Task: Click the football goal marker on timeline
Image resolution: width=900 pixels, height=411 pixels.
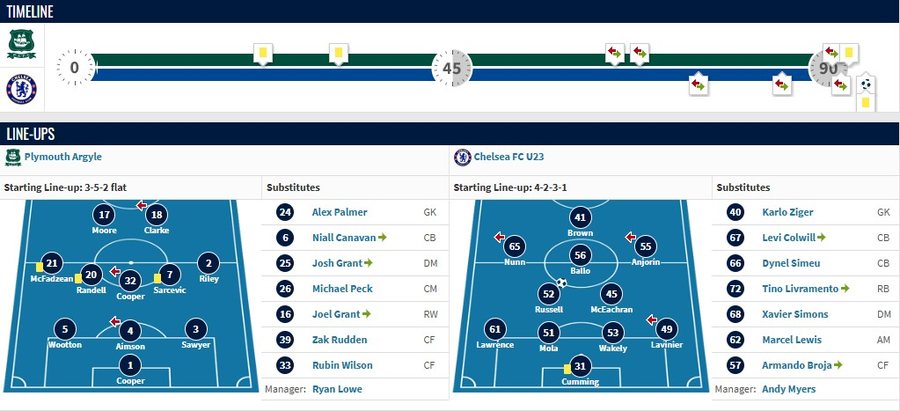Action: [866, 85]
